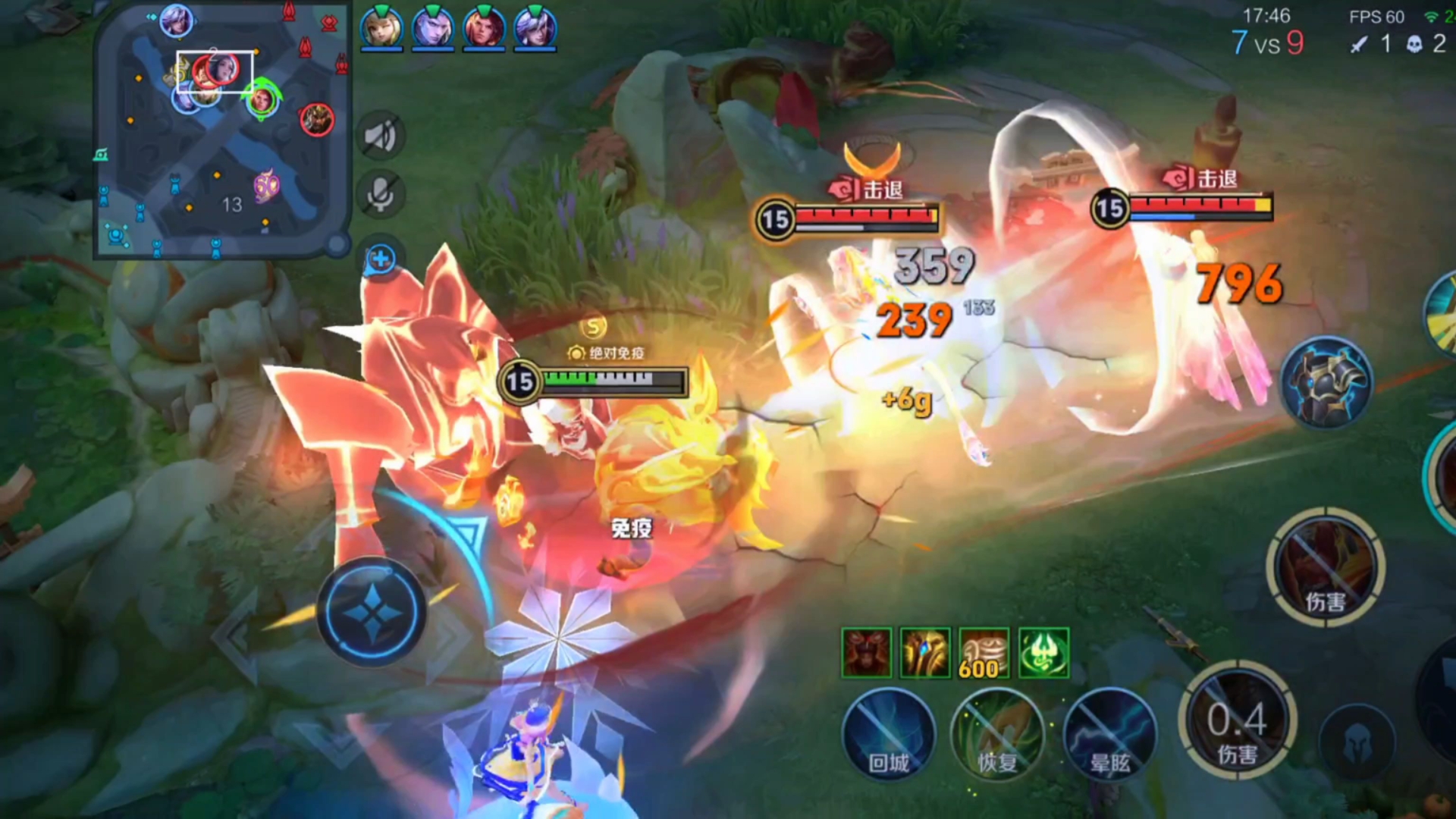Viewport: 1456px width, 819px height.
Task: Tap the blue plus button below microphone
Action: pyautogui.click(x=380, y=259)
